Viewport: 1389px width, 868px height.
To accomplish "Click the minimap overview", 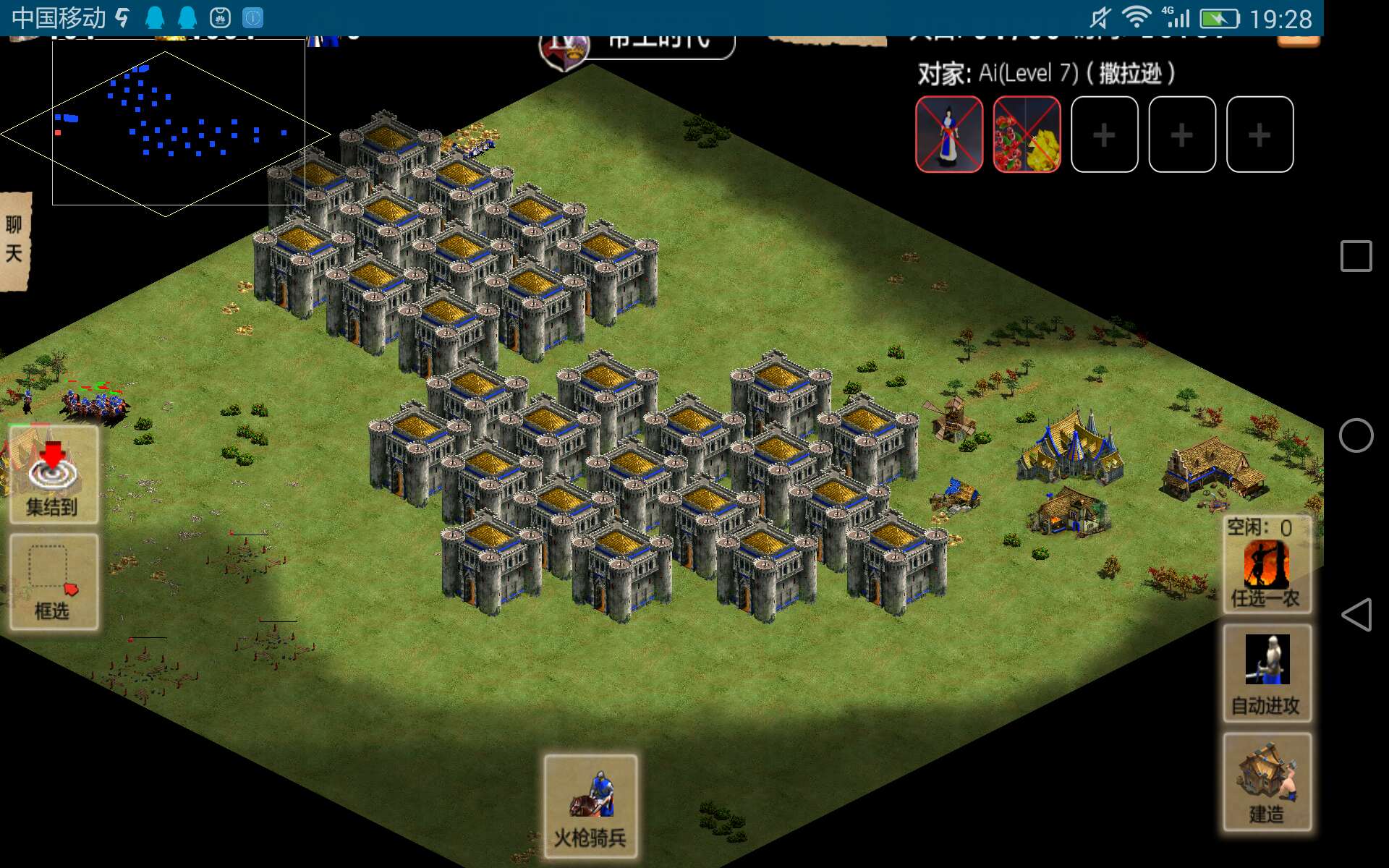I will coord(166,130).
